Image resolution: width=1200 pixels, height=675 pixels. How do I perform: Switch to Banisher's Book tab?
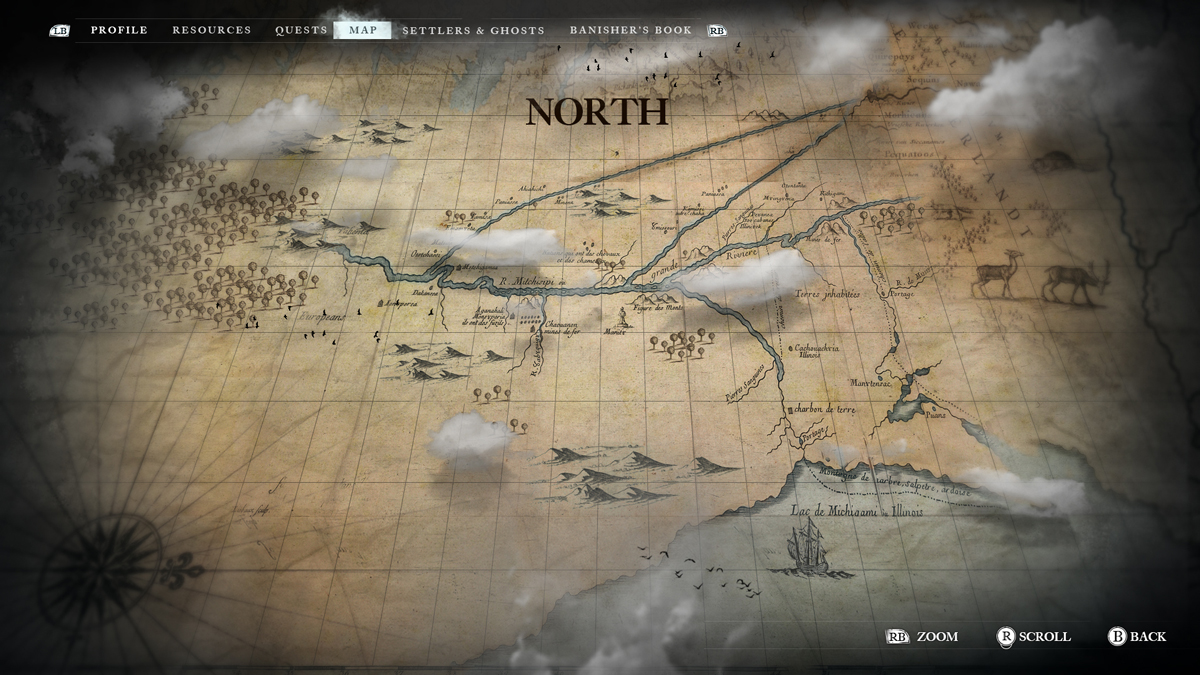(630, 30)
